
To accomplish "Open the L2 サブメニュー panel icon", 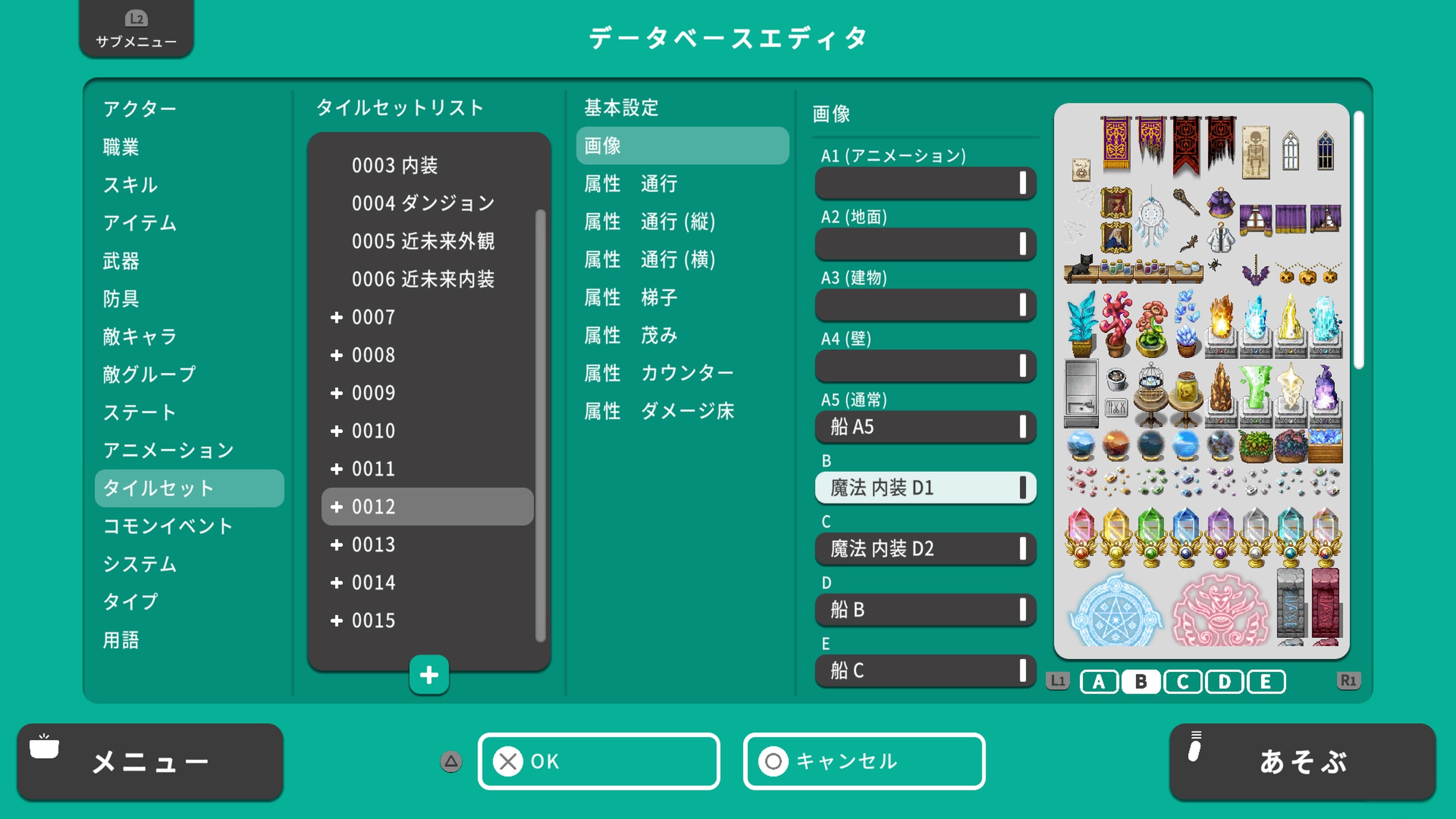I will coord(136,28).
